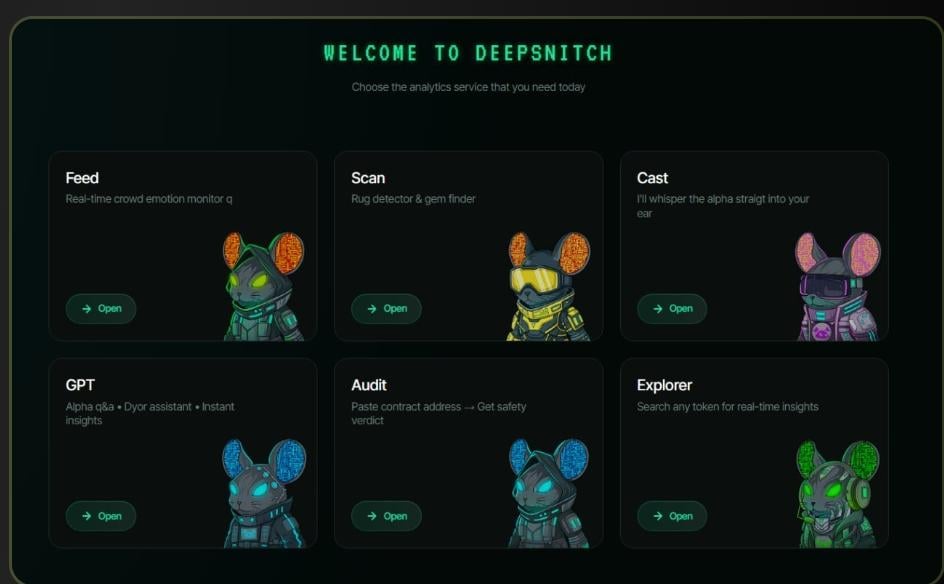Pick the GPT card heading

(x=80, y=385)
